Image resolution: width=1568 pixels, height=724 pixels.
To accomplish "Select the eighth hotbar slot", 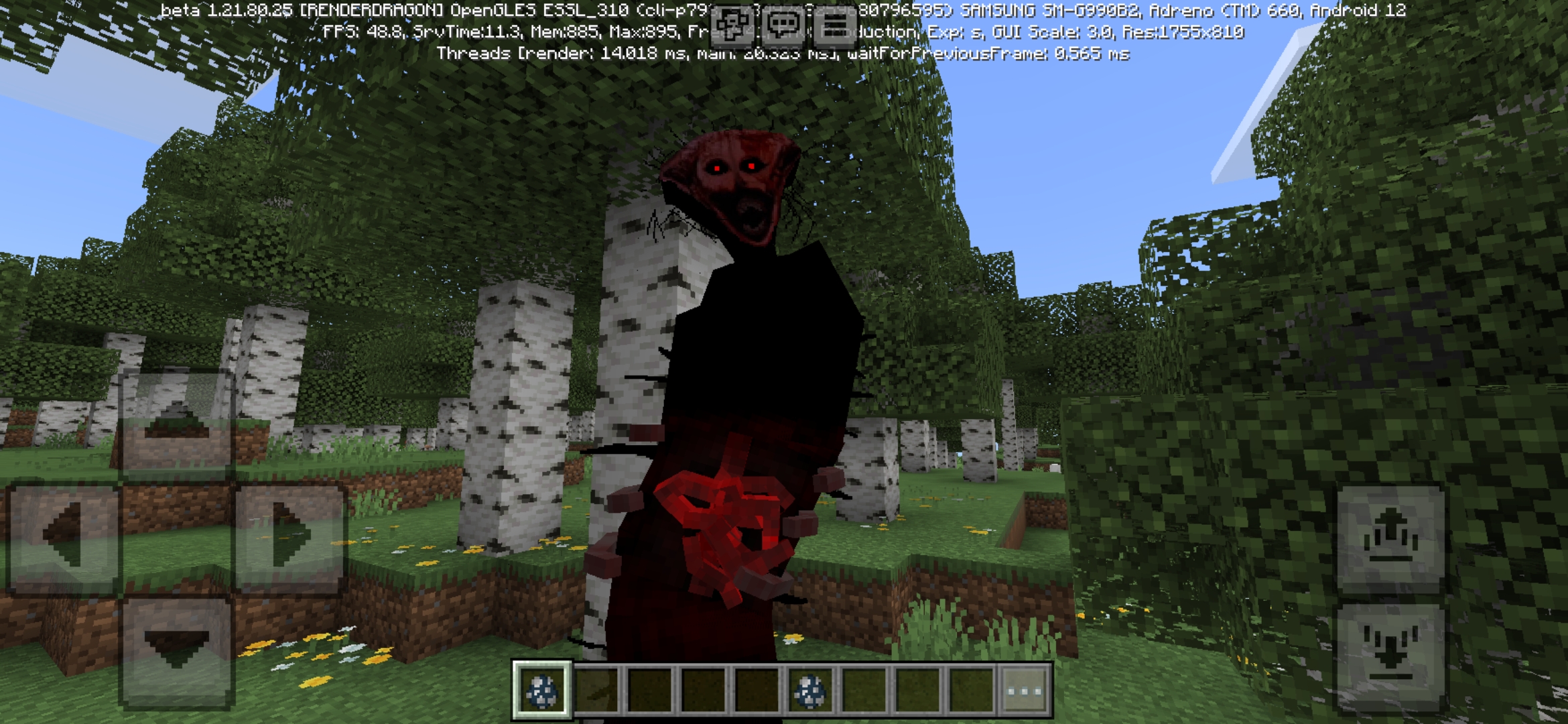I will [918, 689].
